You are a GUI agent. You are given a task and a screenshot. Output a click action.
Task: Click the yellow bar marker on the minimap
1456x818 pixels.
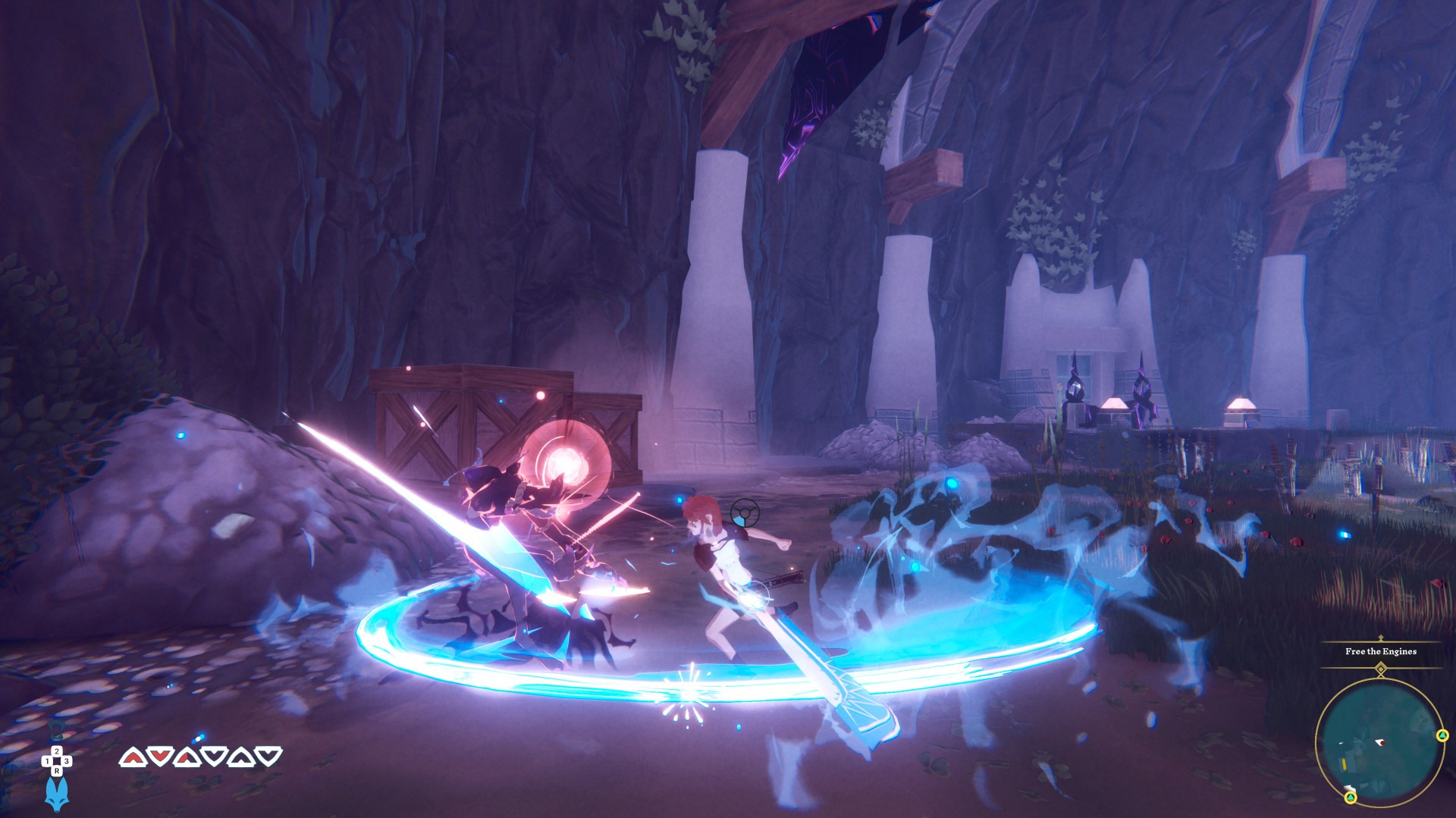pos(1344,763)
